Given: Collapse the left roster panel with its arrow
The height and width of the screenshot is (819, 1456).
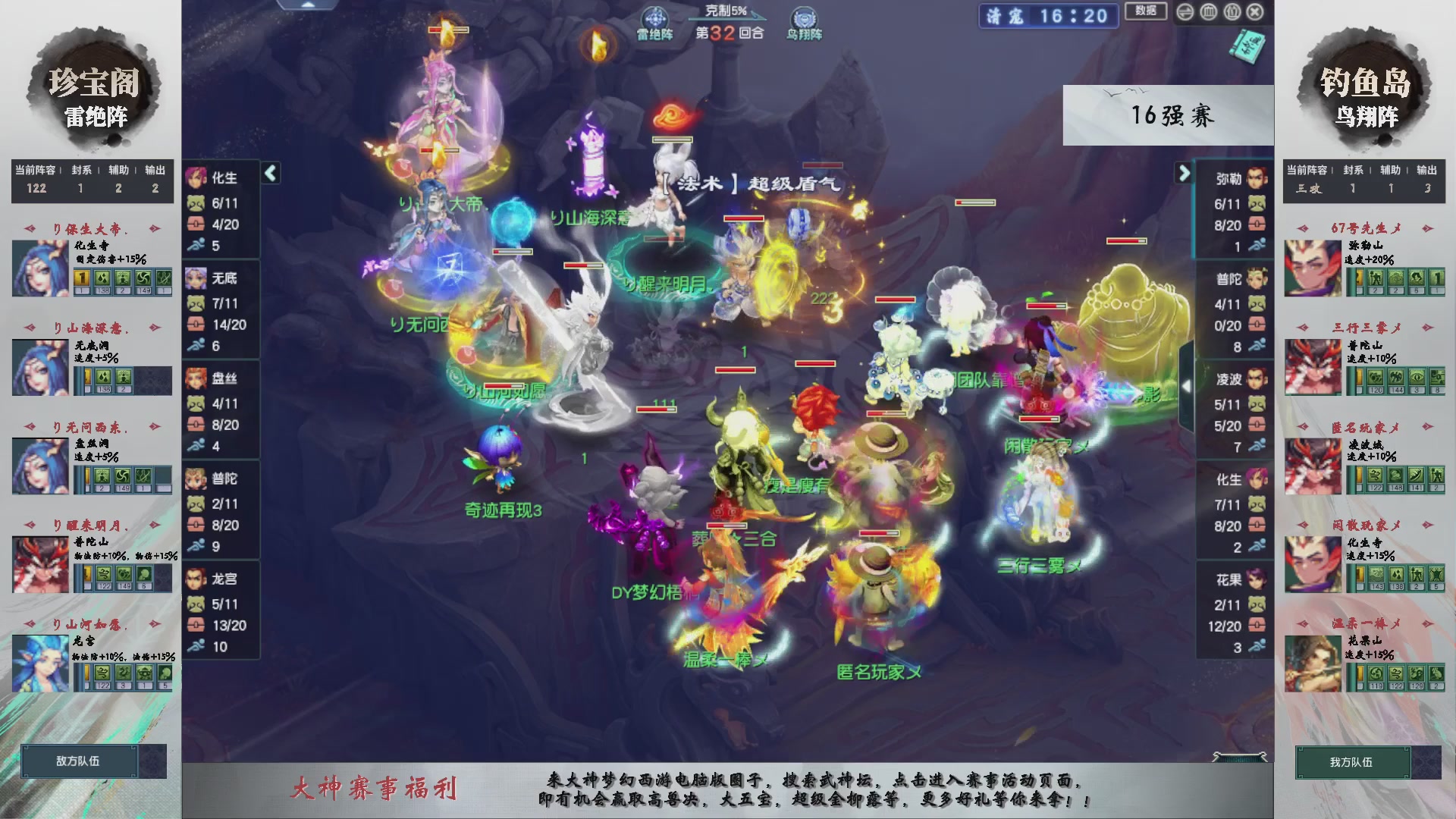Looking at the screenshot, I should coord(270,173).
